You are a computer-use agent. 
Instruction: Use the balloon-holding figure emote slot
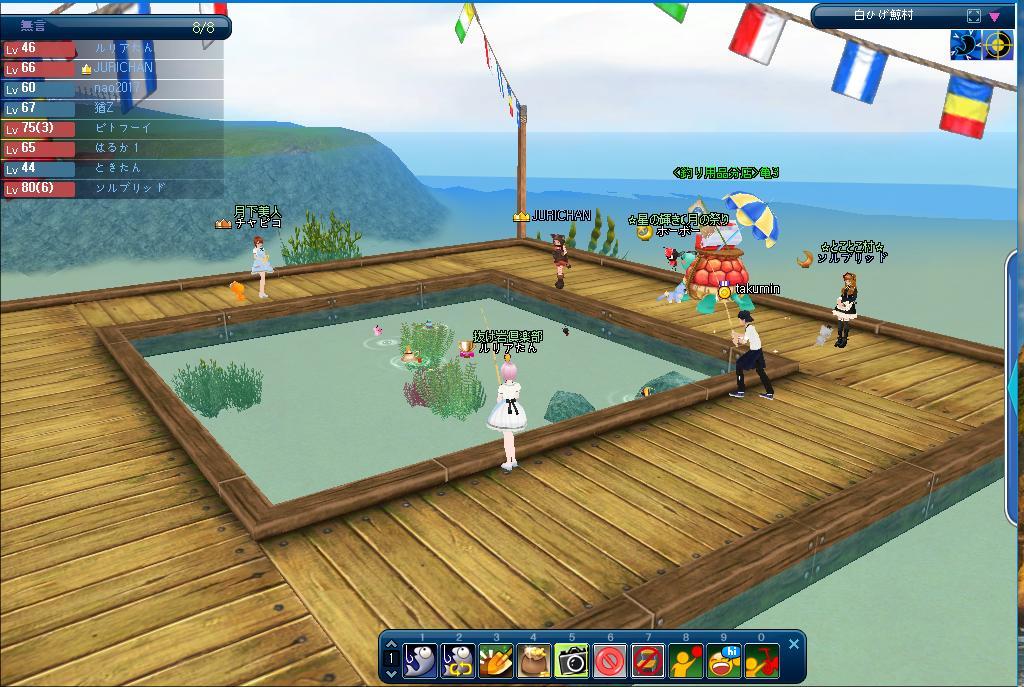pyautogui.click(x=686, y=660)
